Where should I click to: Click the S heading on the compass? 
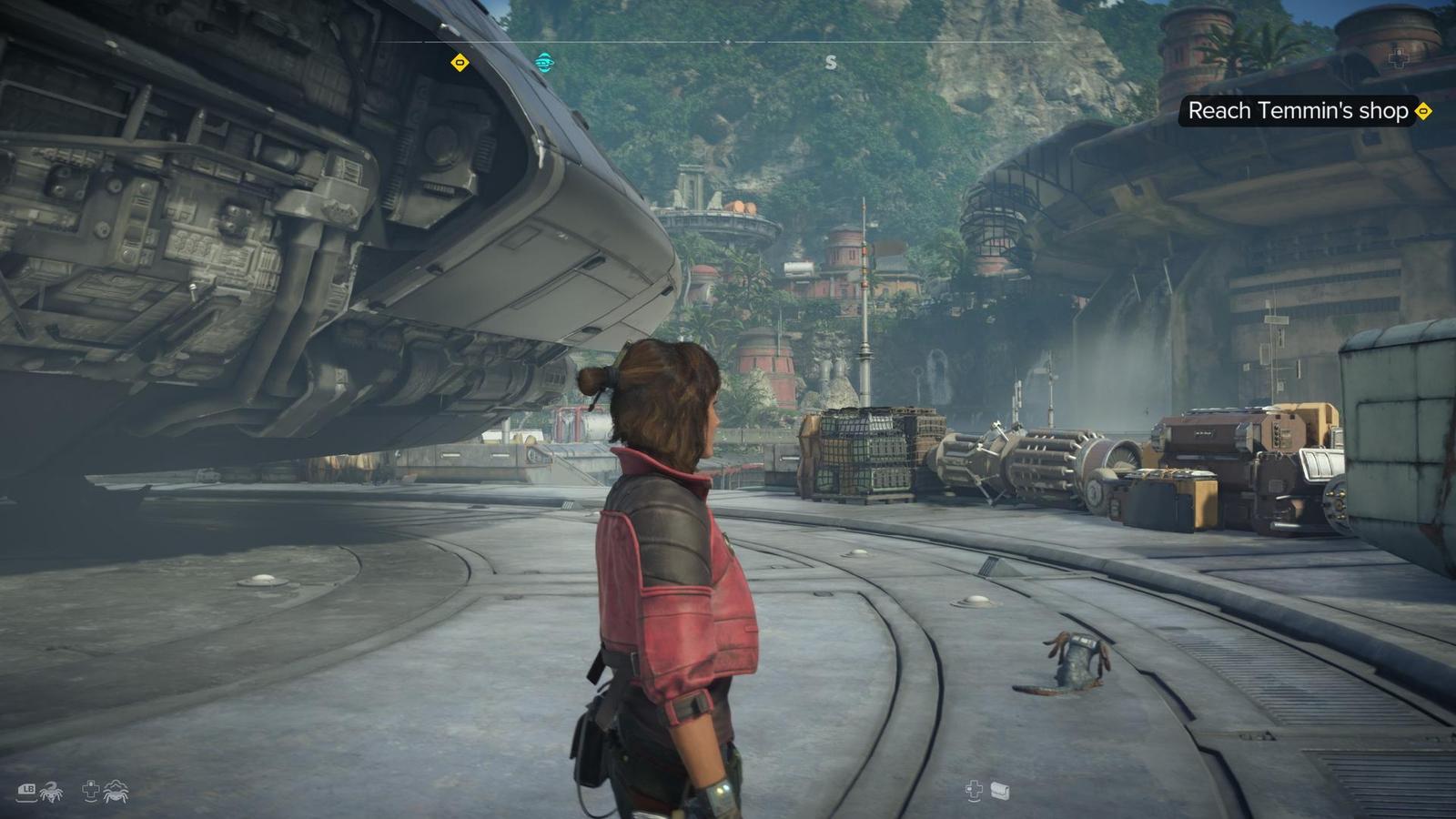[830, 63]
